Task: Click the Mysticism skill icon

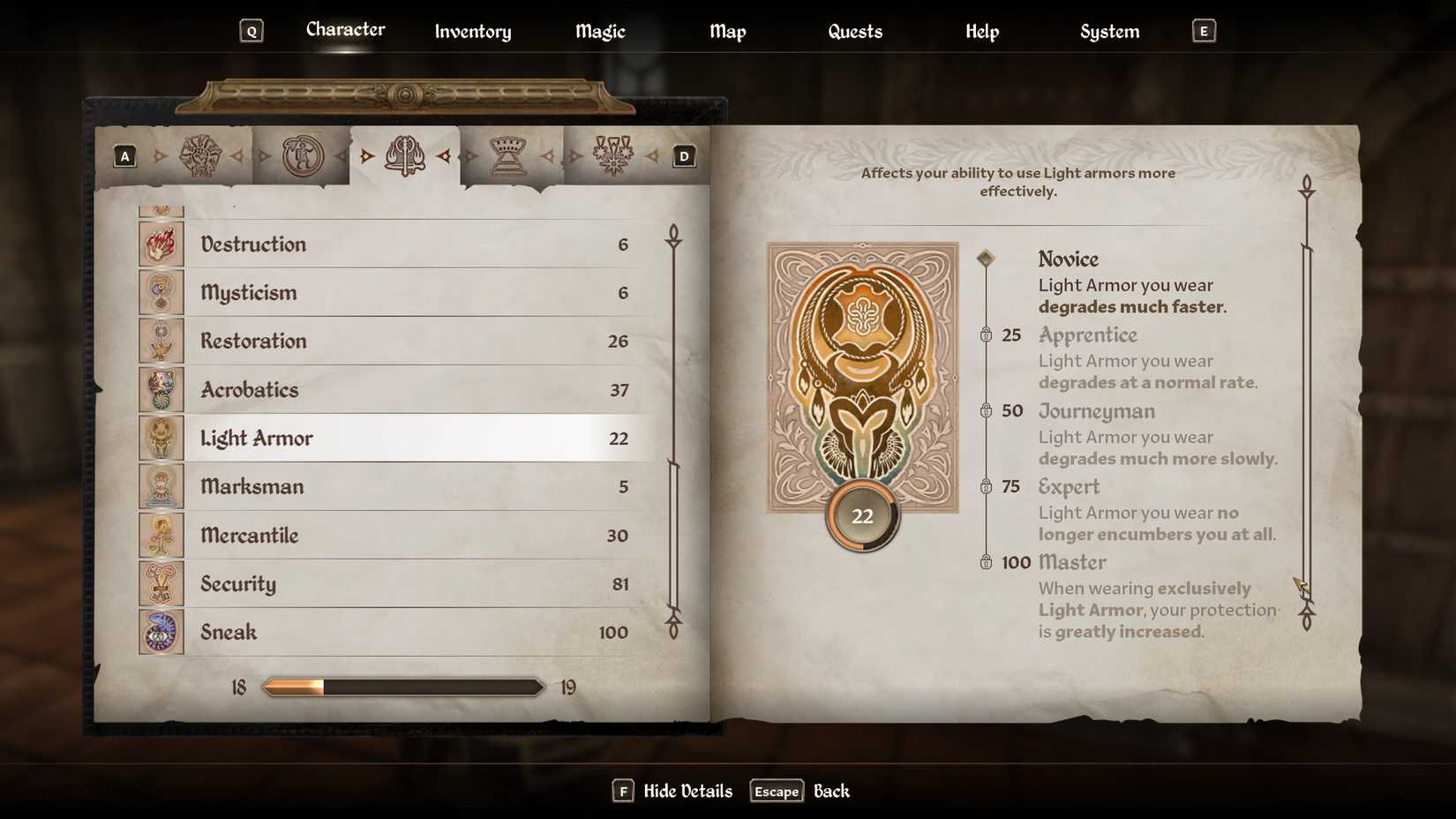Action: [161, 292]
